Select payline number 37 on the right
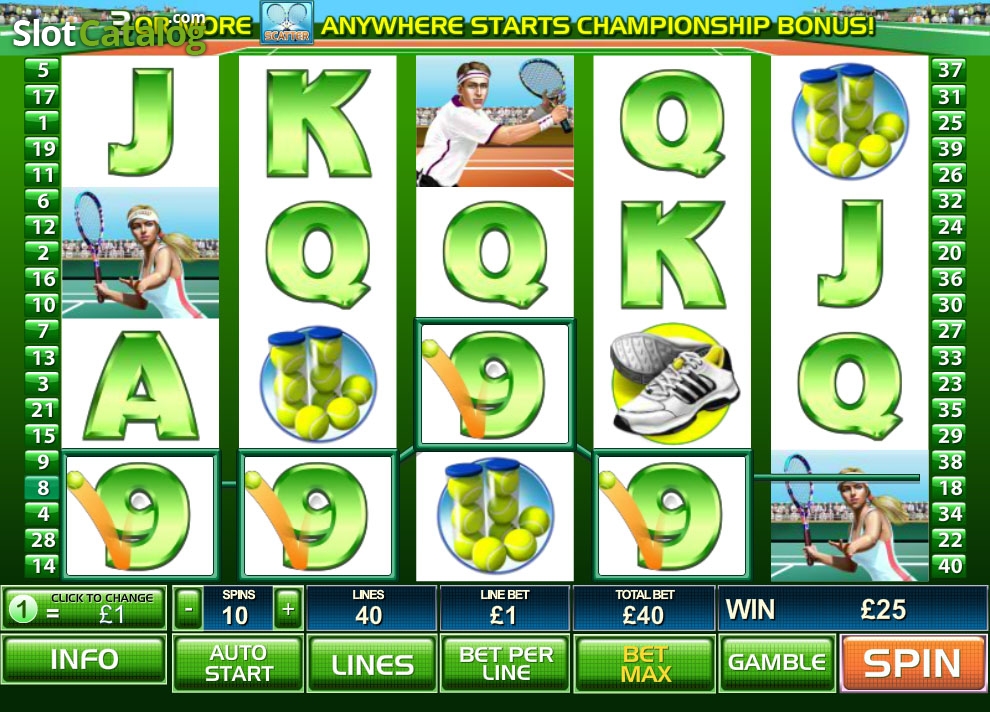This screenshot has height=712, width=990. click(949, 70)
